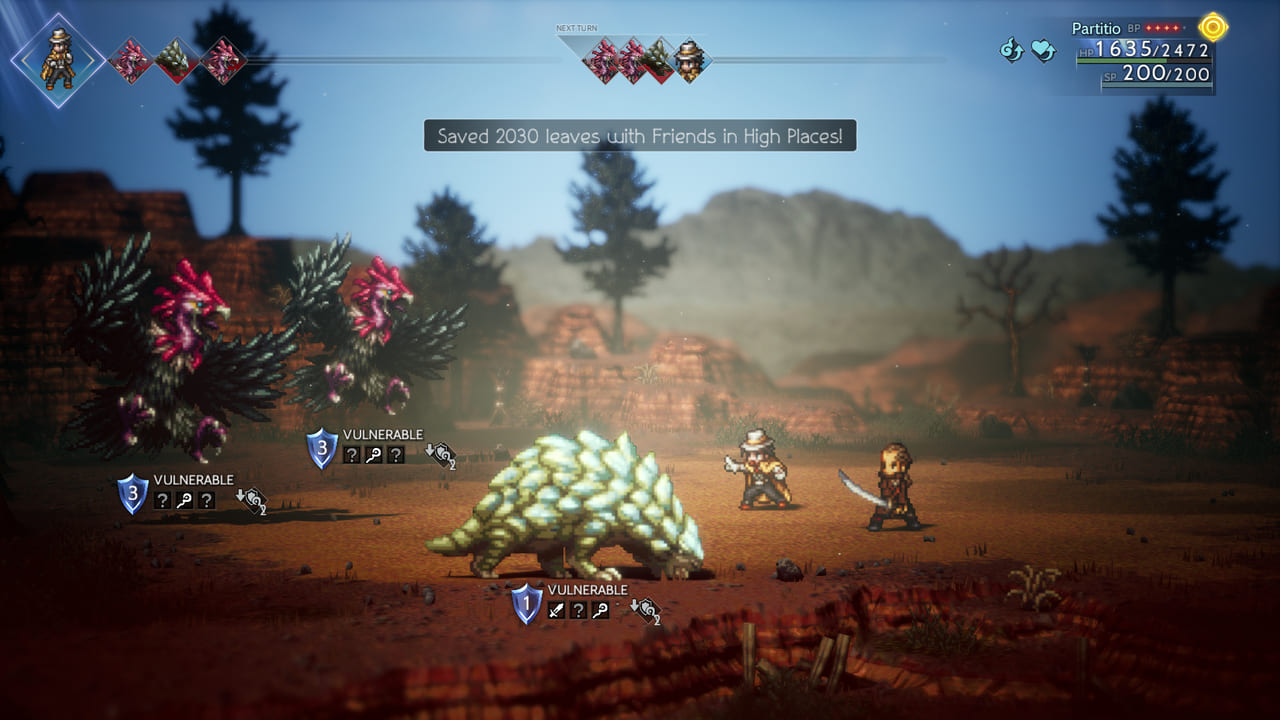Click the battle message about saving 2030 leaves

[640, 136]
